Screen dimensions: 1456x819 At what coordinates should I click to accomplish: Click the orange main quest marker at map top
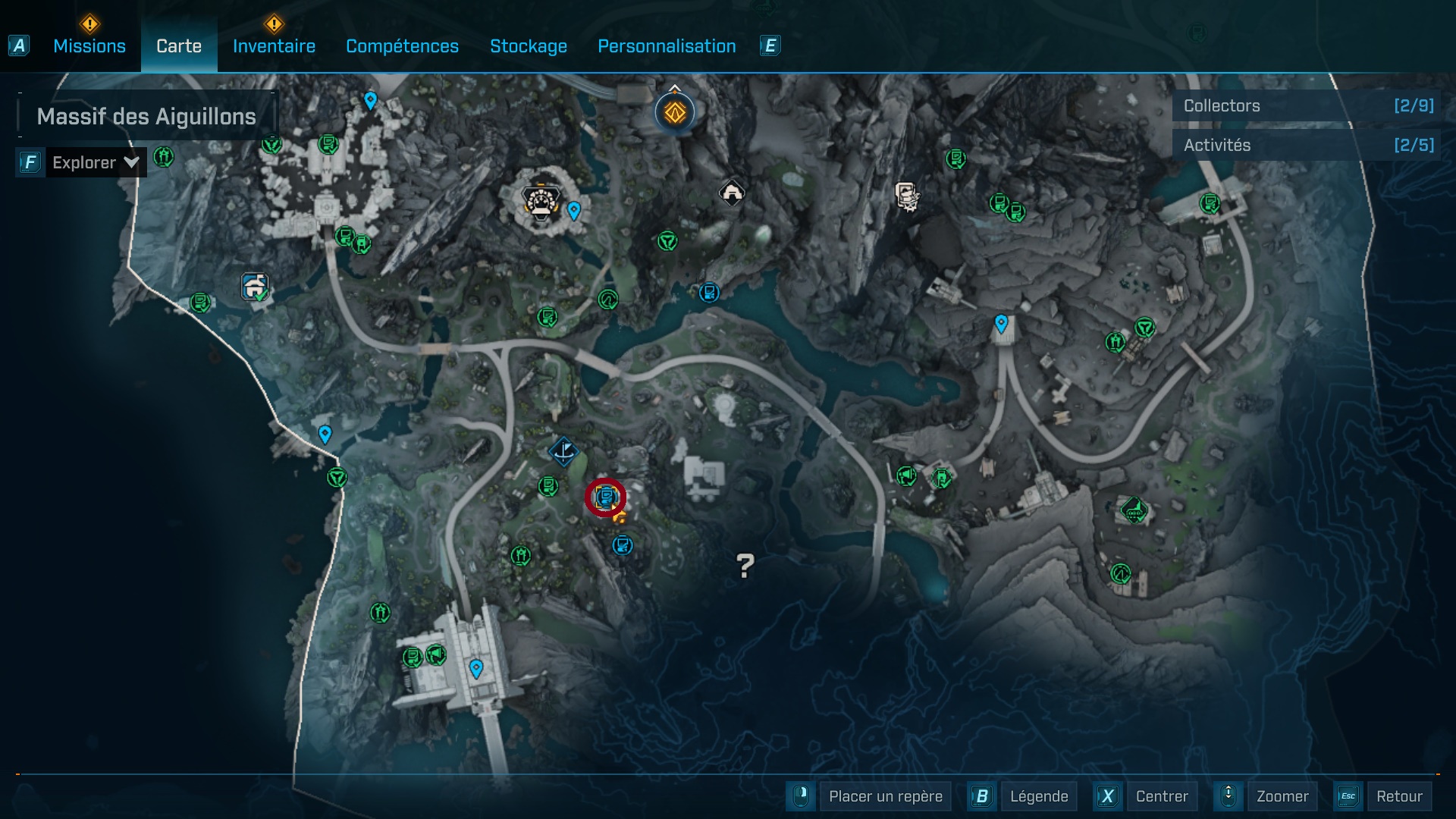coord(673,111)
